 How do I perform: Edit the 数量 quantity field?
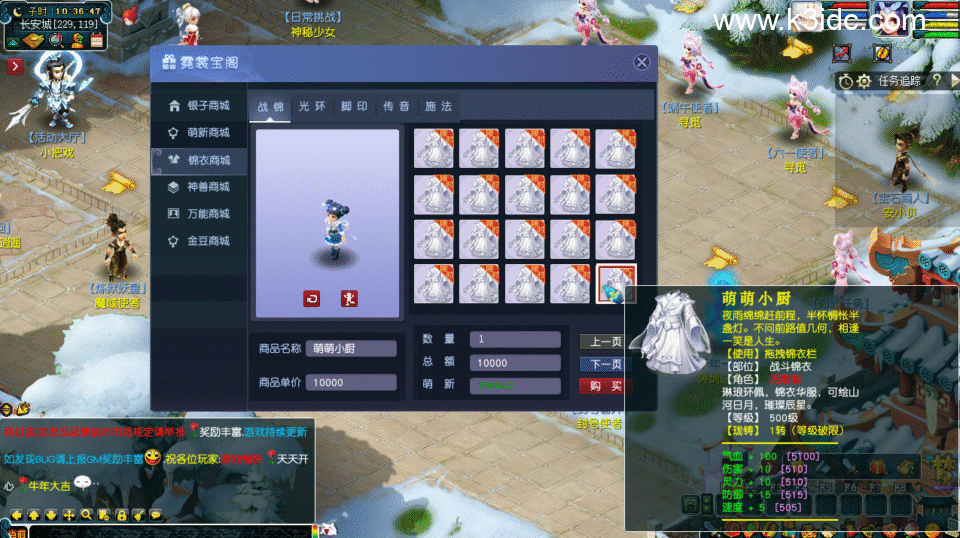(x=514, y=339)
